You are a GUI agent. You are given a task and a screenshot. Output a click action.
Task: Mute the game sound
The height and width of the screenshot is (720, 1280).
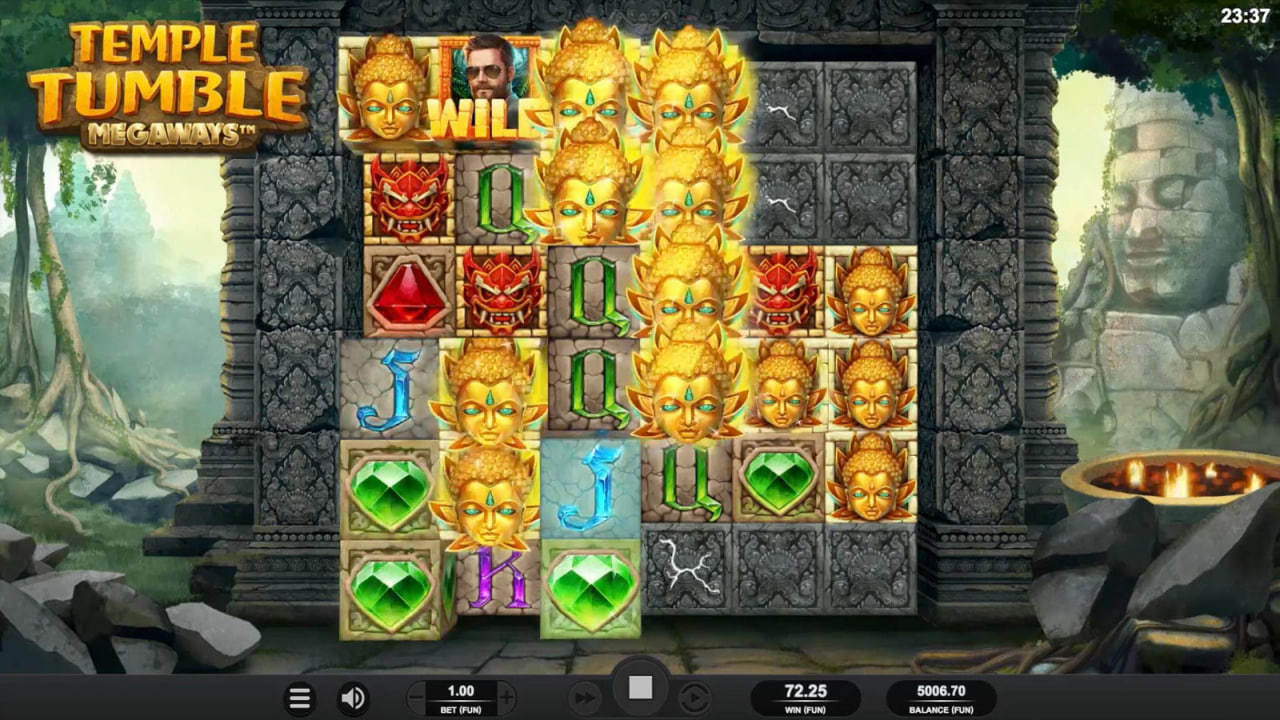point(353,698)
